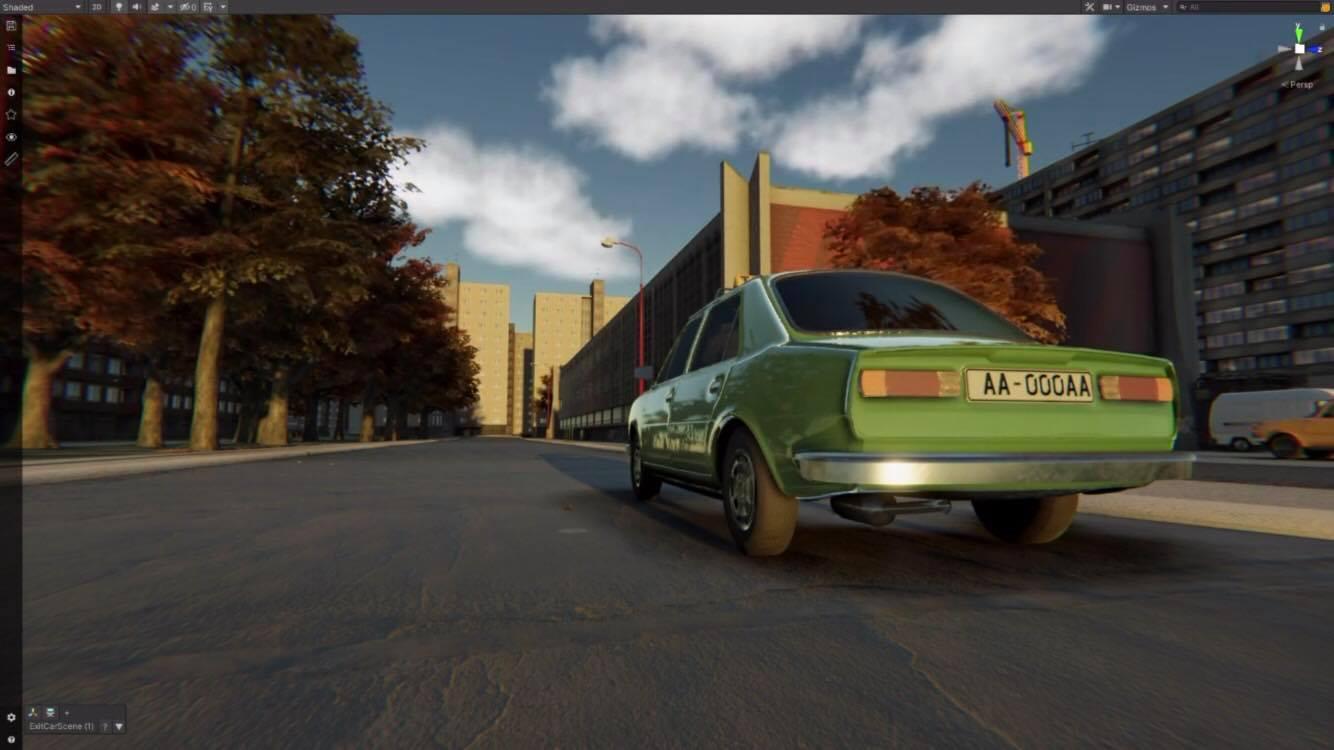Open the camera overlay dropdown
1334x750 pixels.
tap(1117, 6)
